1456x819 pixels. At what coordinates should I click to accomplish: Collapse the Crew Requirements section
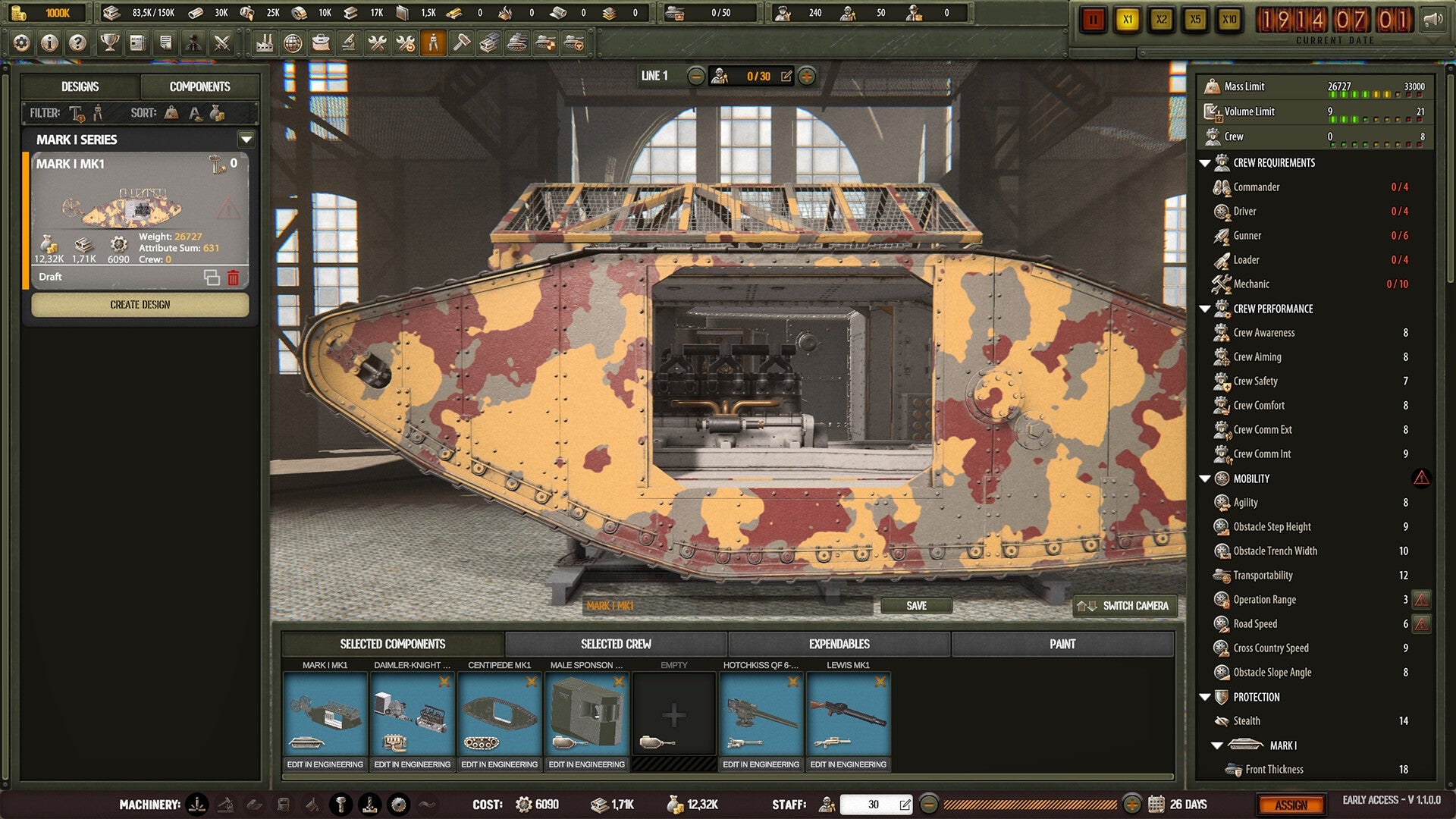[1205, 162]
